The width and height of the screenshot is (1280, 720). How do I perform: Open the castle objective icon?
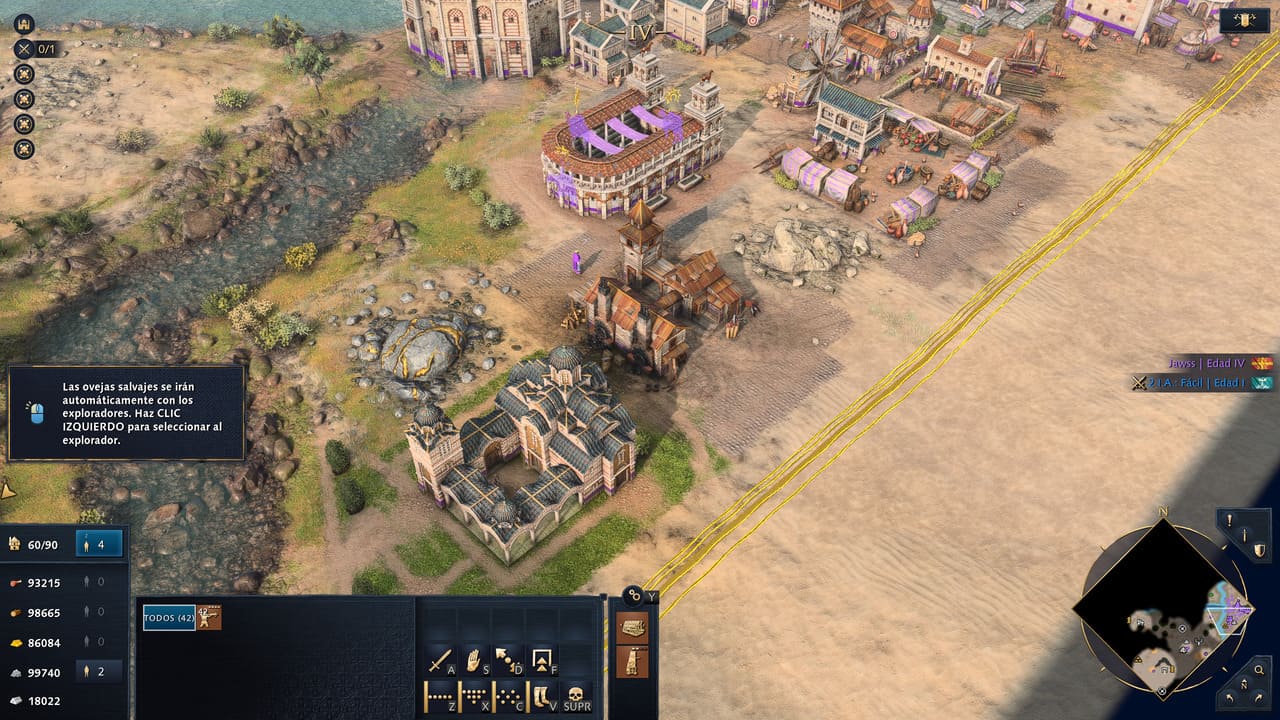pyautogui.click(x=23, y=24)
